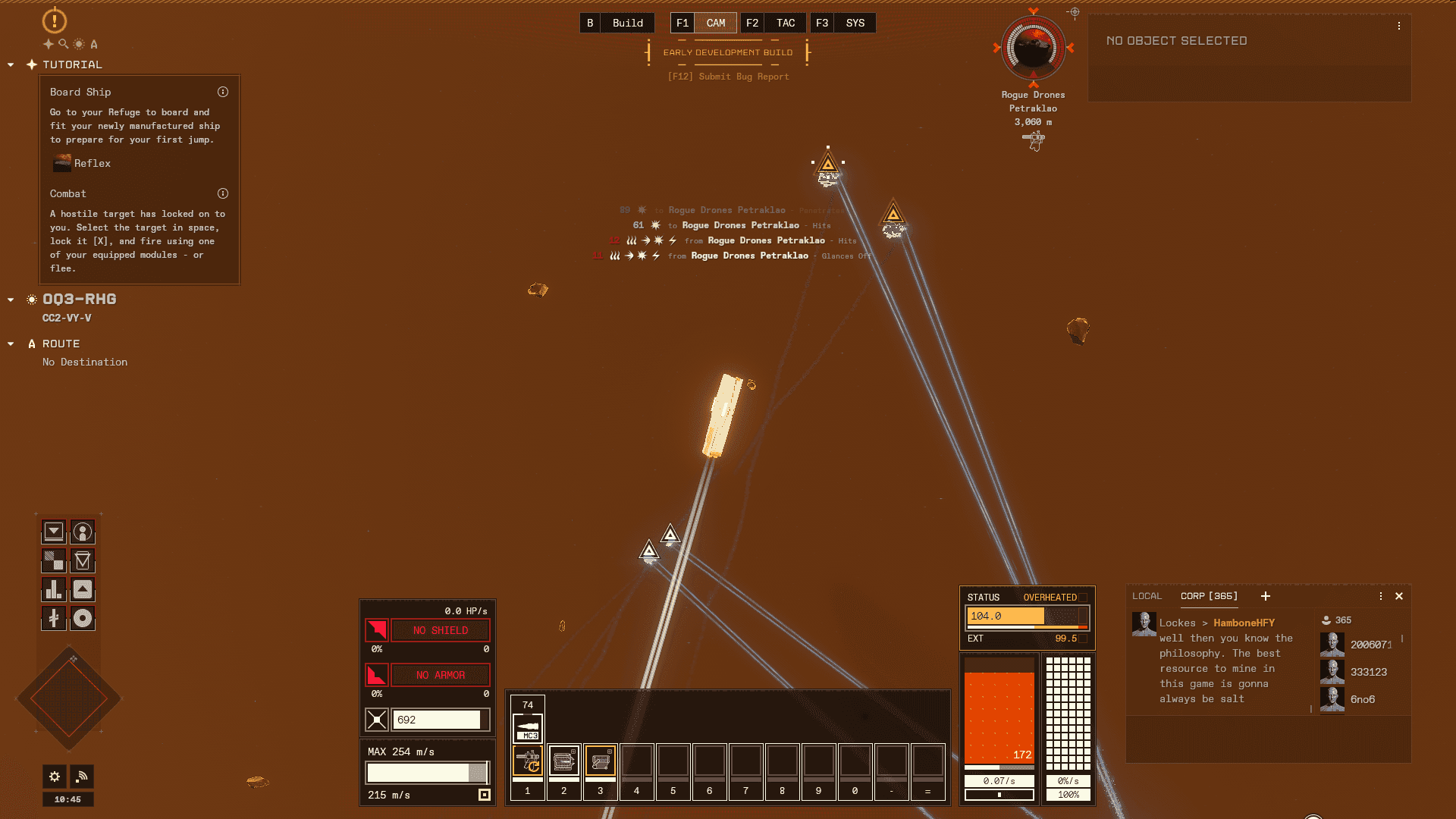Open the gear settings button
This screenshot has width=1456, height=819.
[x=55, y=777]
